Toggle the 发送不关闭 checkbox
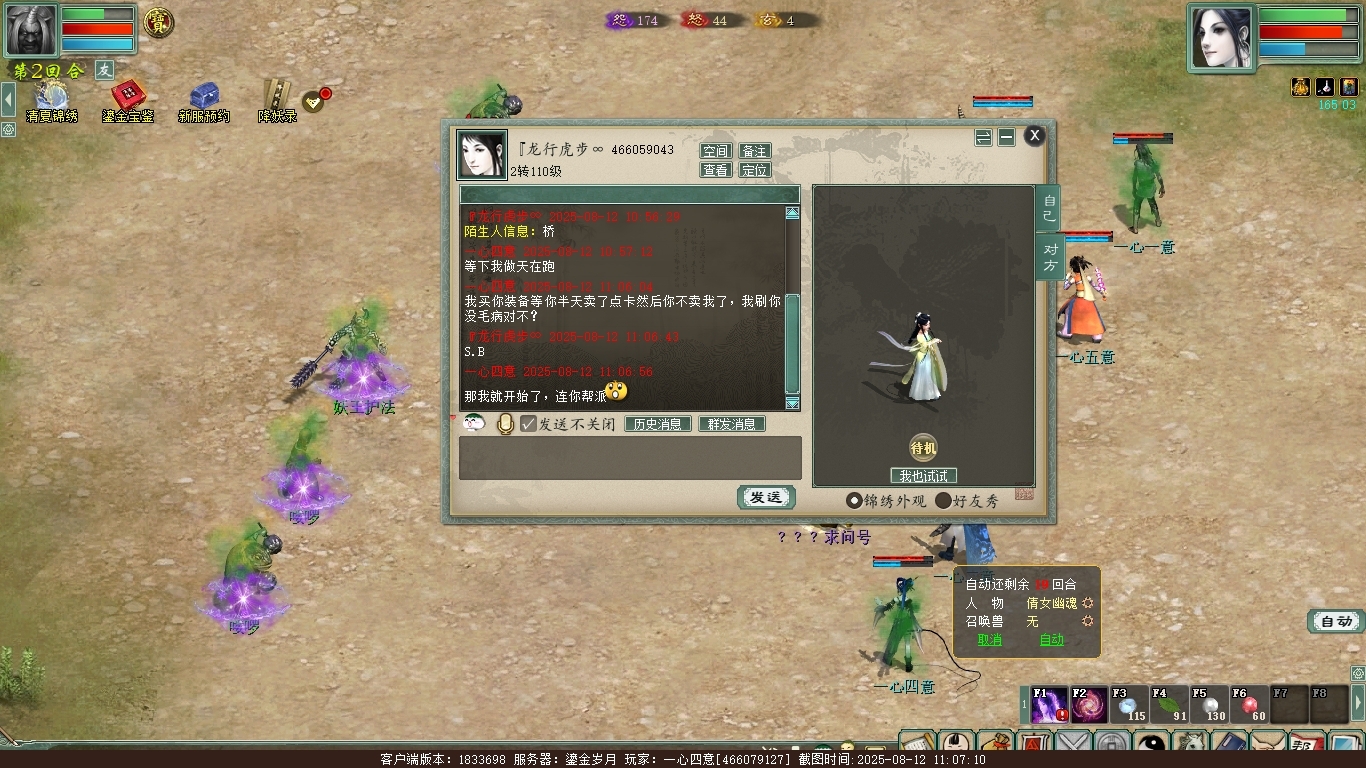The width and height of the screenshot is (1366, 768). (x=529, y=424)
